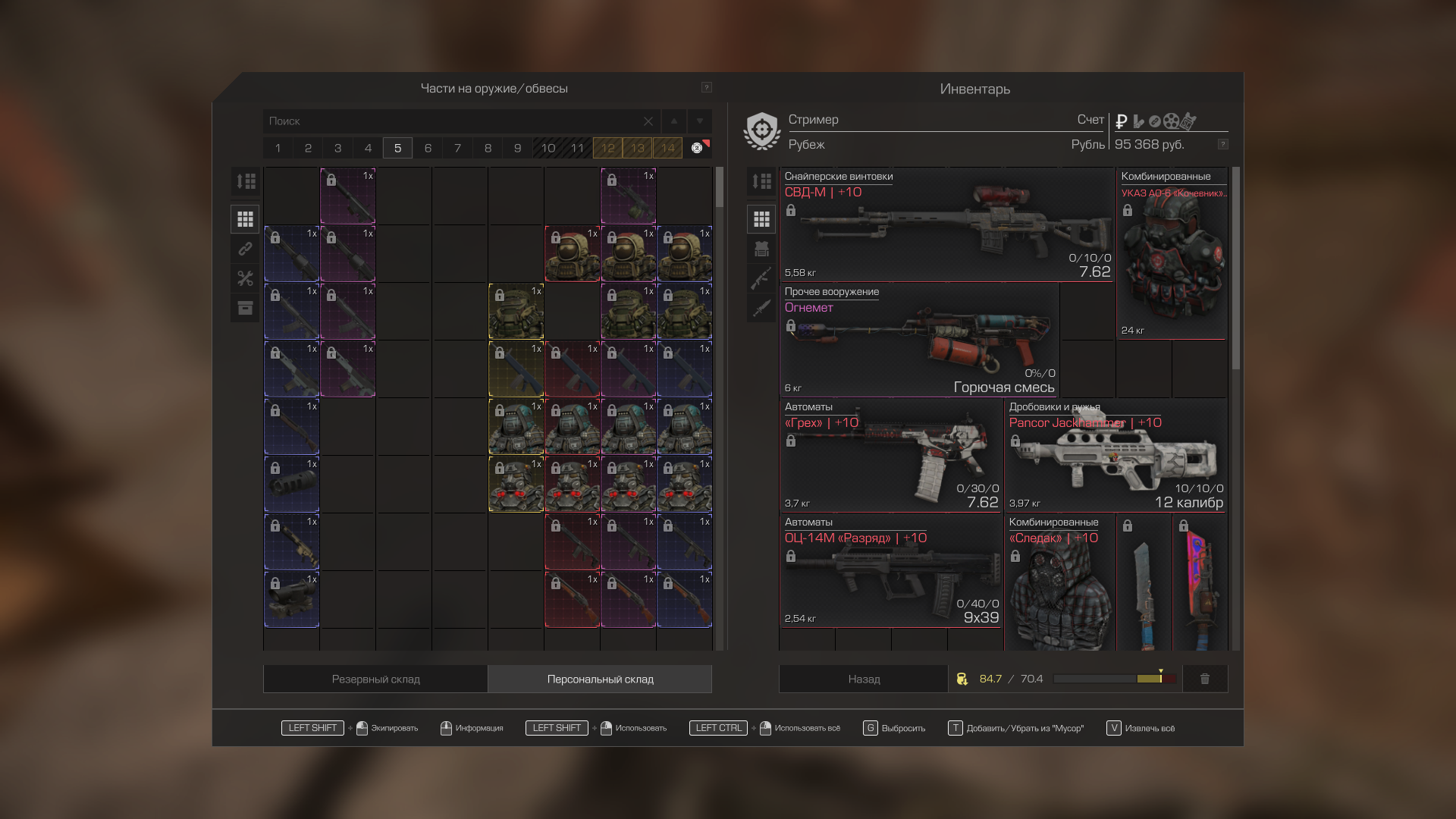Viewport: 1456px width, 819px height.
Task: Click the trash bin button
Action: [1205, 679]
